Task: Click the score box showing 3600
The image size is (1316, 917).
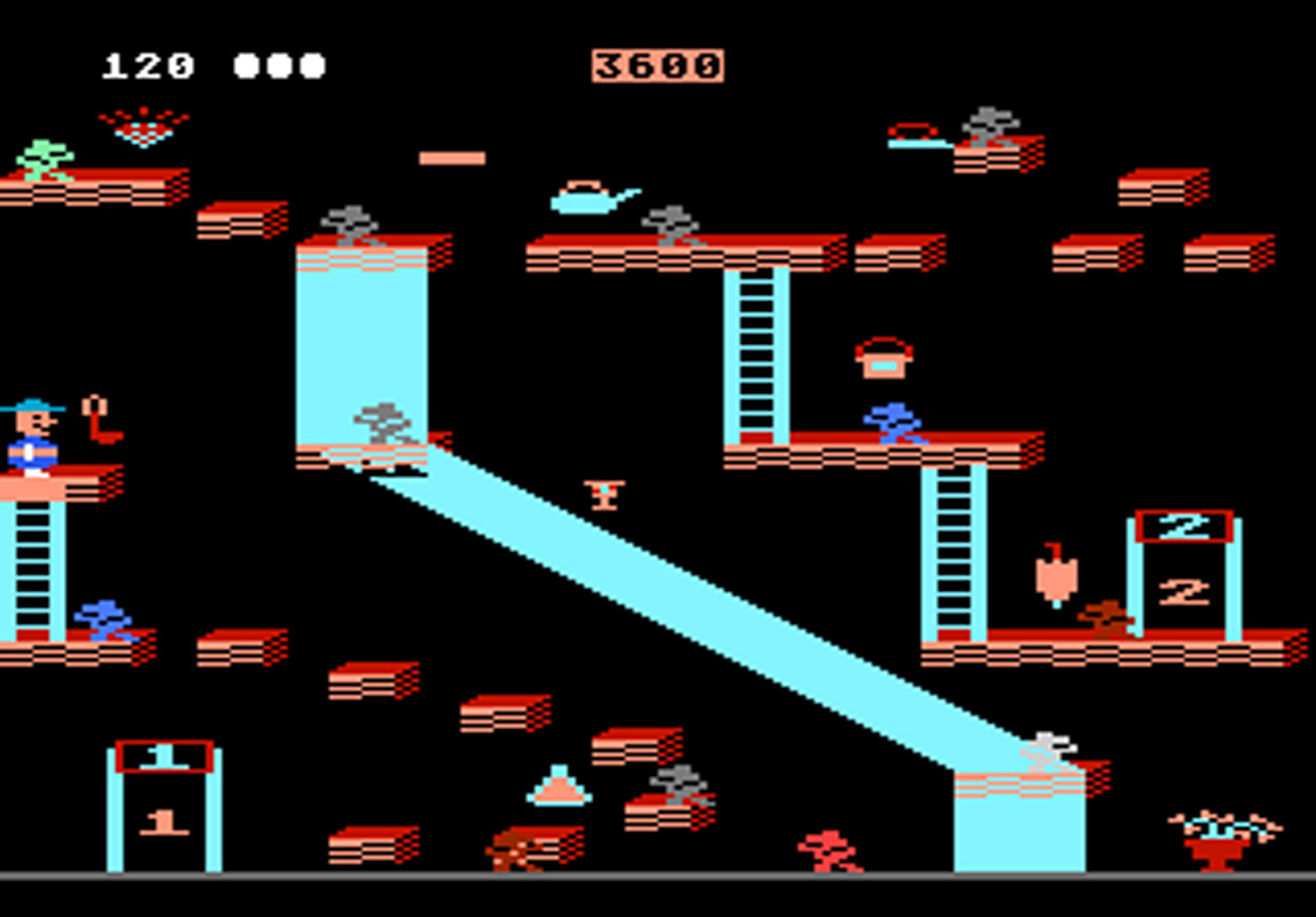Action: (658, 64)
